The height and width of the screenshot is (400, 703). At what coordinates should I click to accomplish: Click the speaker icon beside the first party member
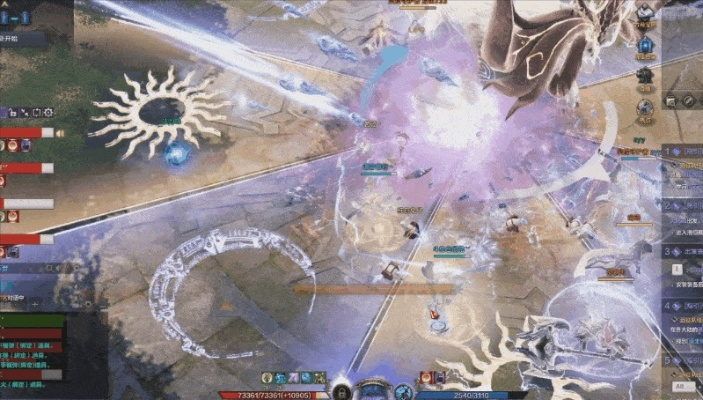pyautogui.click(x=60, y=132)
